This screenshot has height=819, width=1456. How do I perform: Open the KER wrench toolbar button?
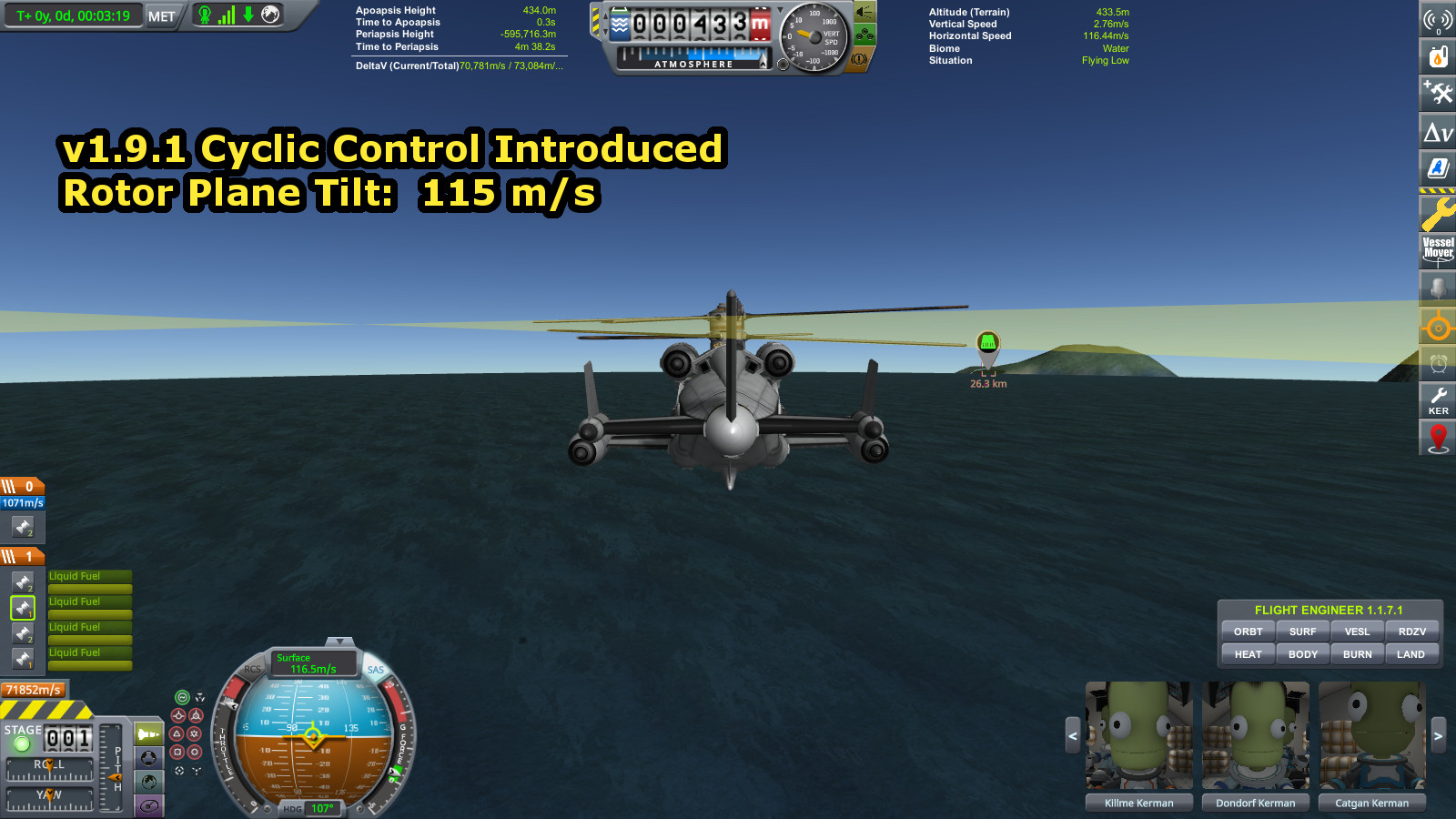(x=1438, y=400)
